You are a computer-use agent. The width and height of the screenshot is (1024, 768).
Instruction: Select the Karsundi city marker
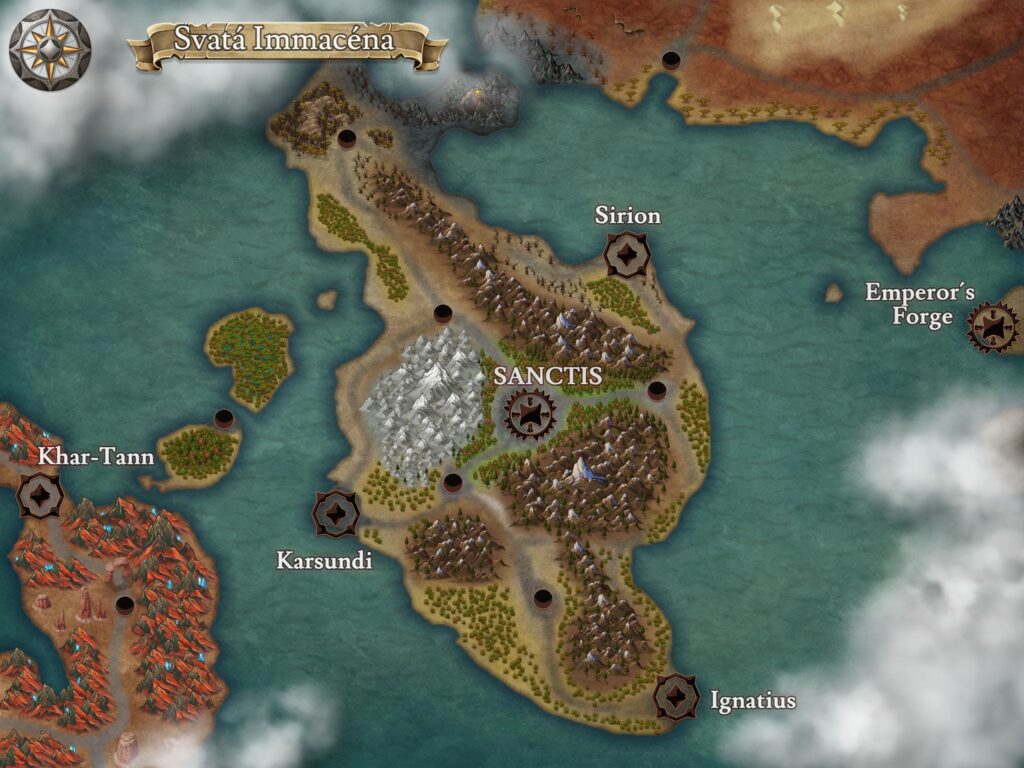(x=336, y=513)
